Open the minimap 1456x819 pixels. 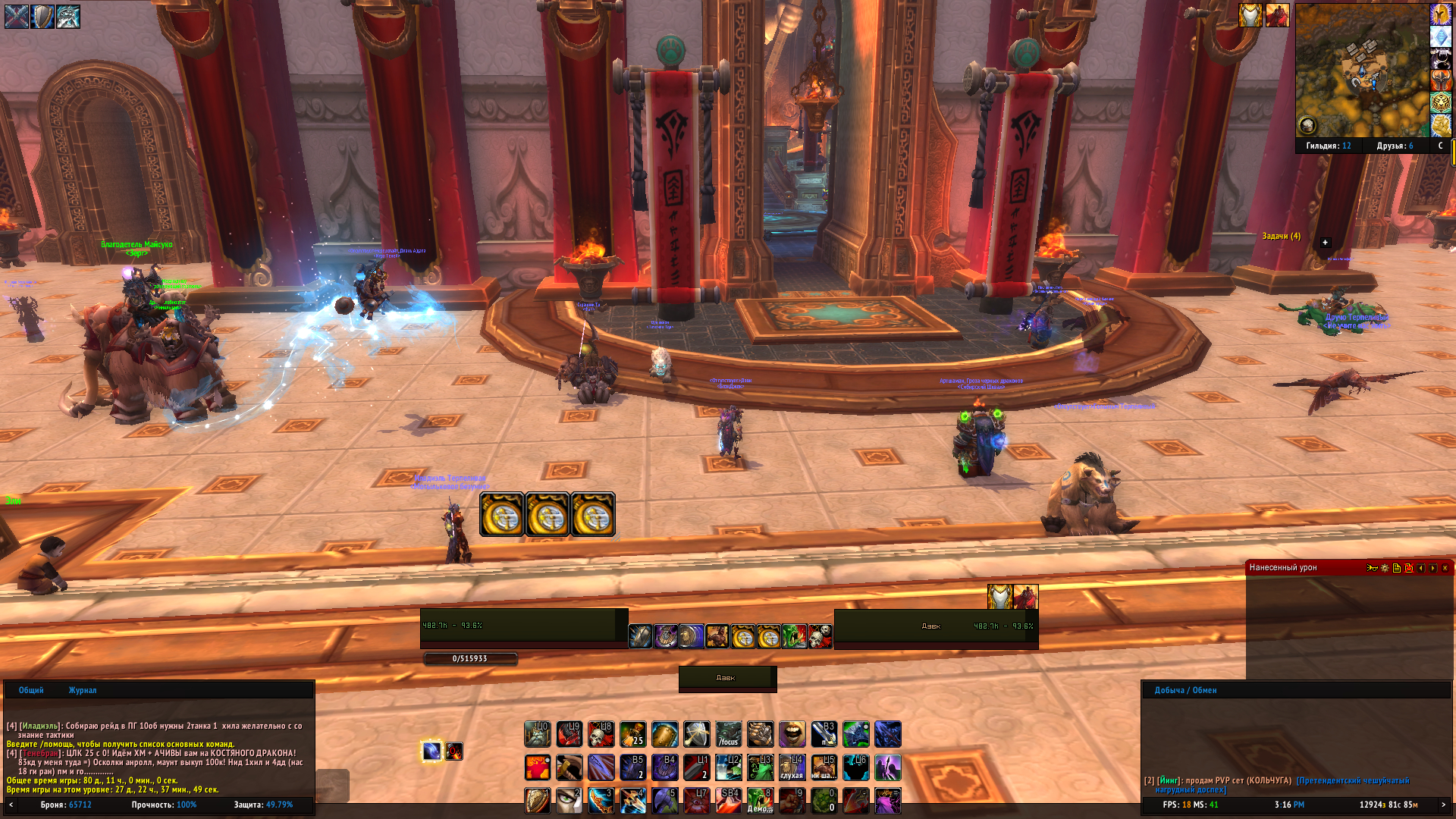(1361, 70)
